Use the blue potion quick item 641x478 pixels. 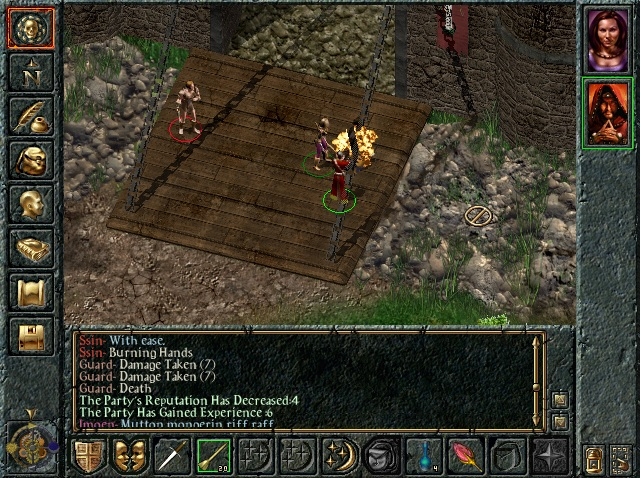point(423,456)
